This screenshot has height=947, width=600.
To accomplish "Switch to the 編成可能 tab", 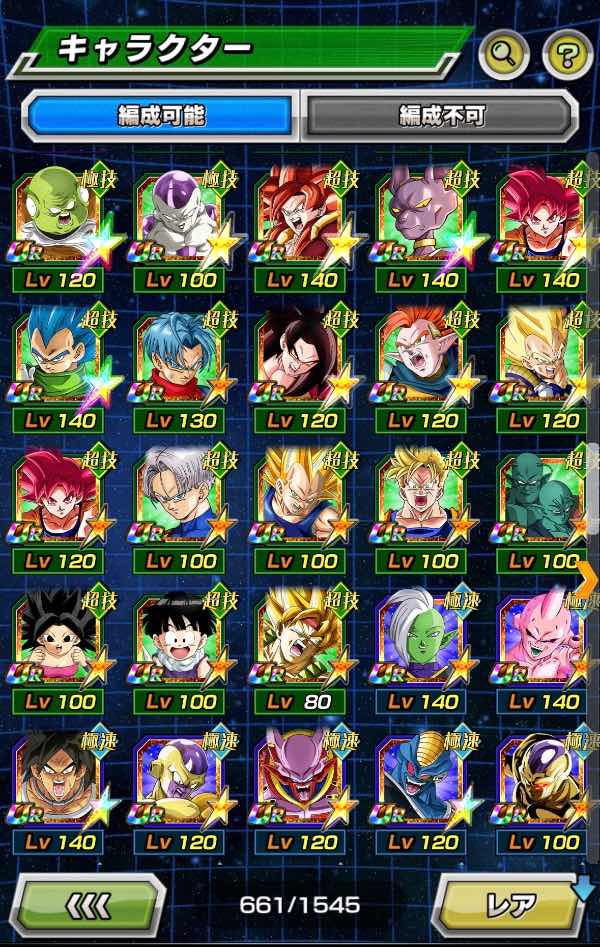I will [x=160, y=116].
